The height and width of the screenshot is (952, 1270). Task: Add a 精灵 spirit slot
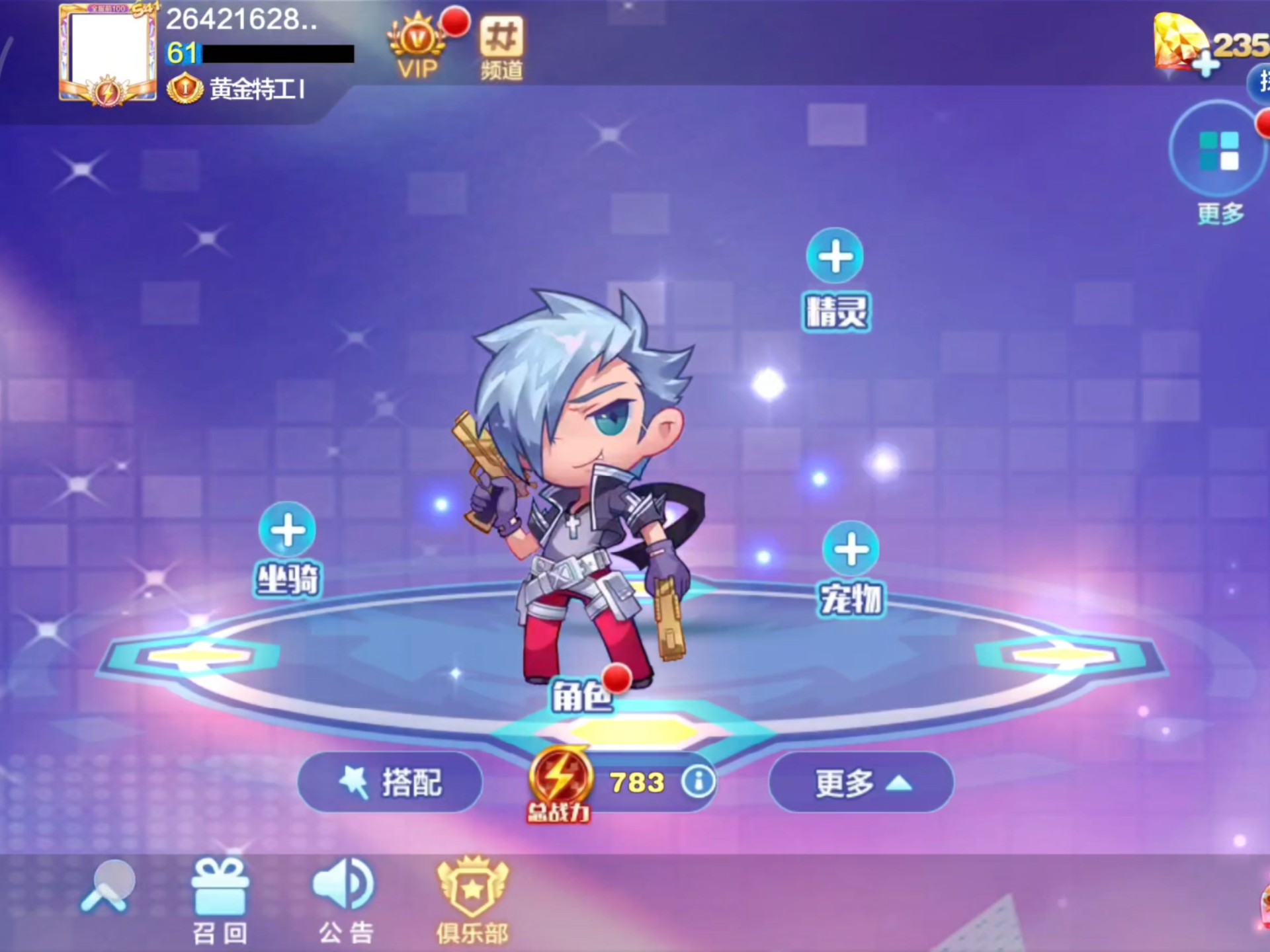click(835, 257)
